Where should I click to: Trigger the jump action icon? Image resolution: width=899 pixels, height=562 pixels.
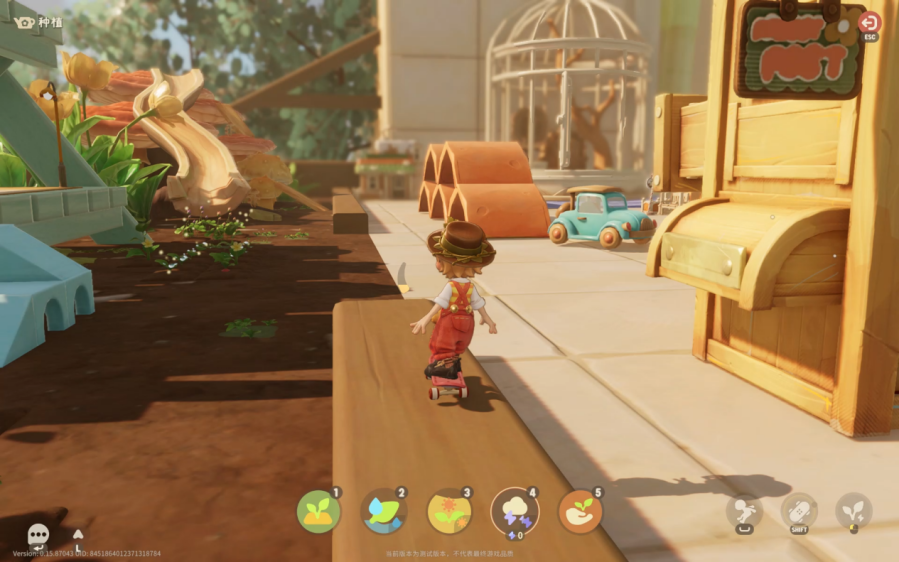tap(743, 512)
